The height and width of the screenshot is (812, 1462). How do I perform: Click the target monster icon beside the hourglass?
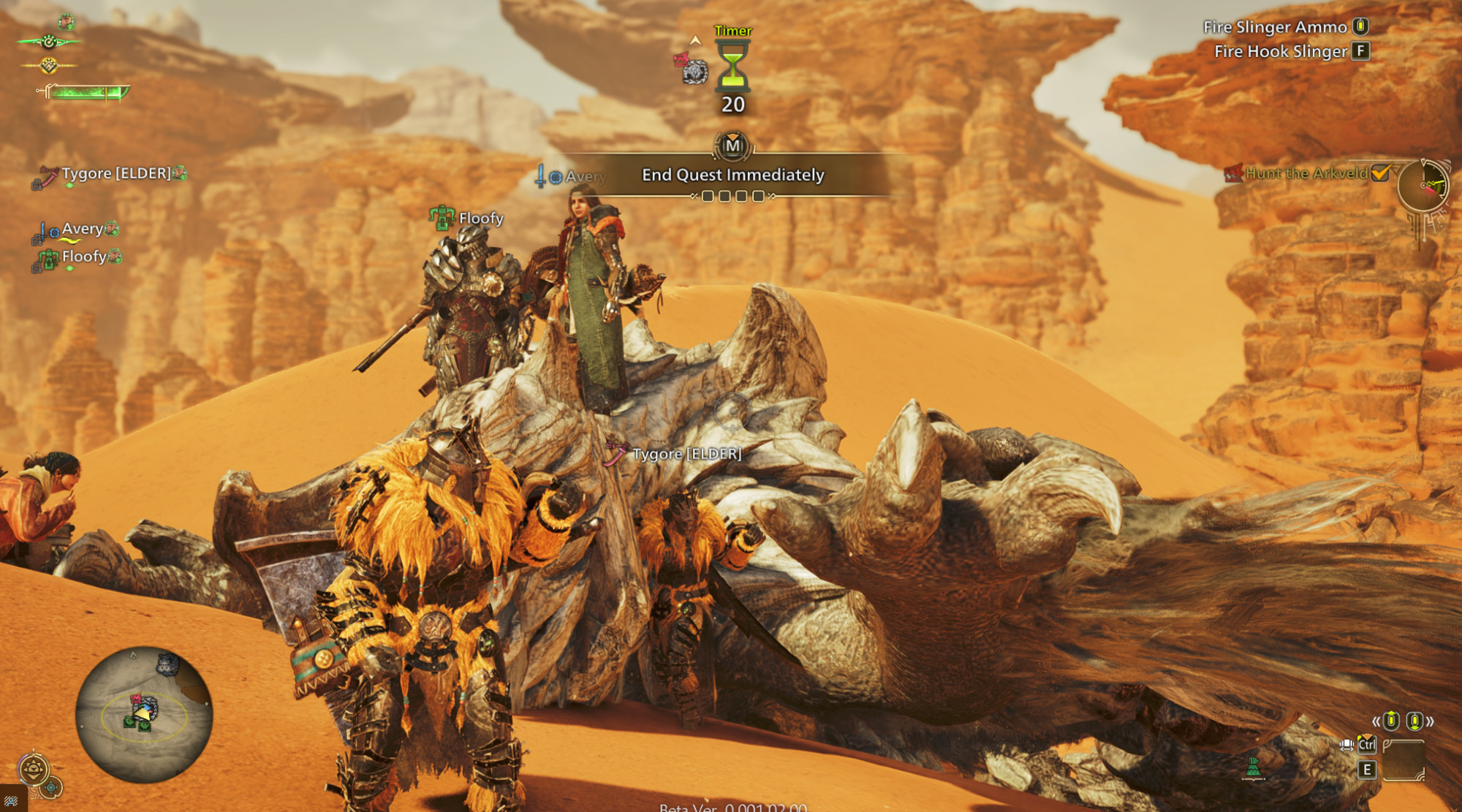692,69
